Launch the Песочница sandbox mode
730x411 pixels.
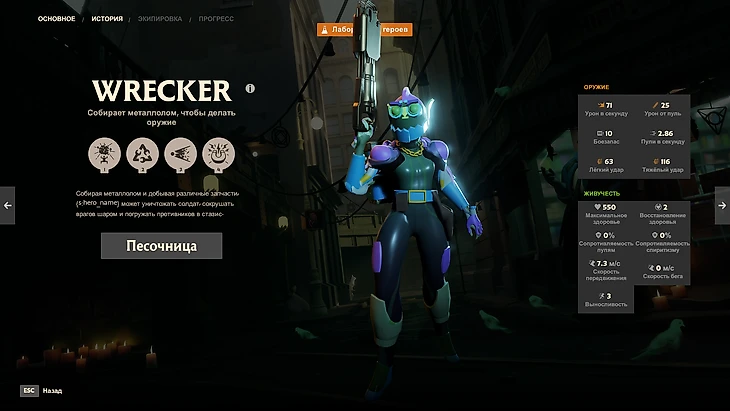click(x=161, y=246)
